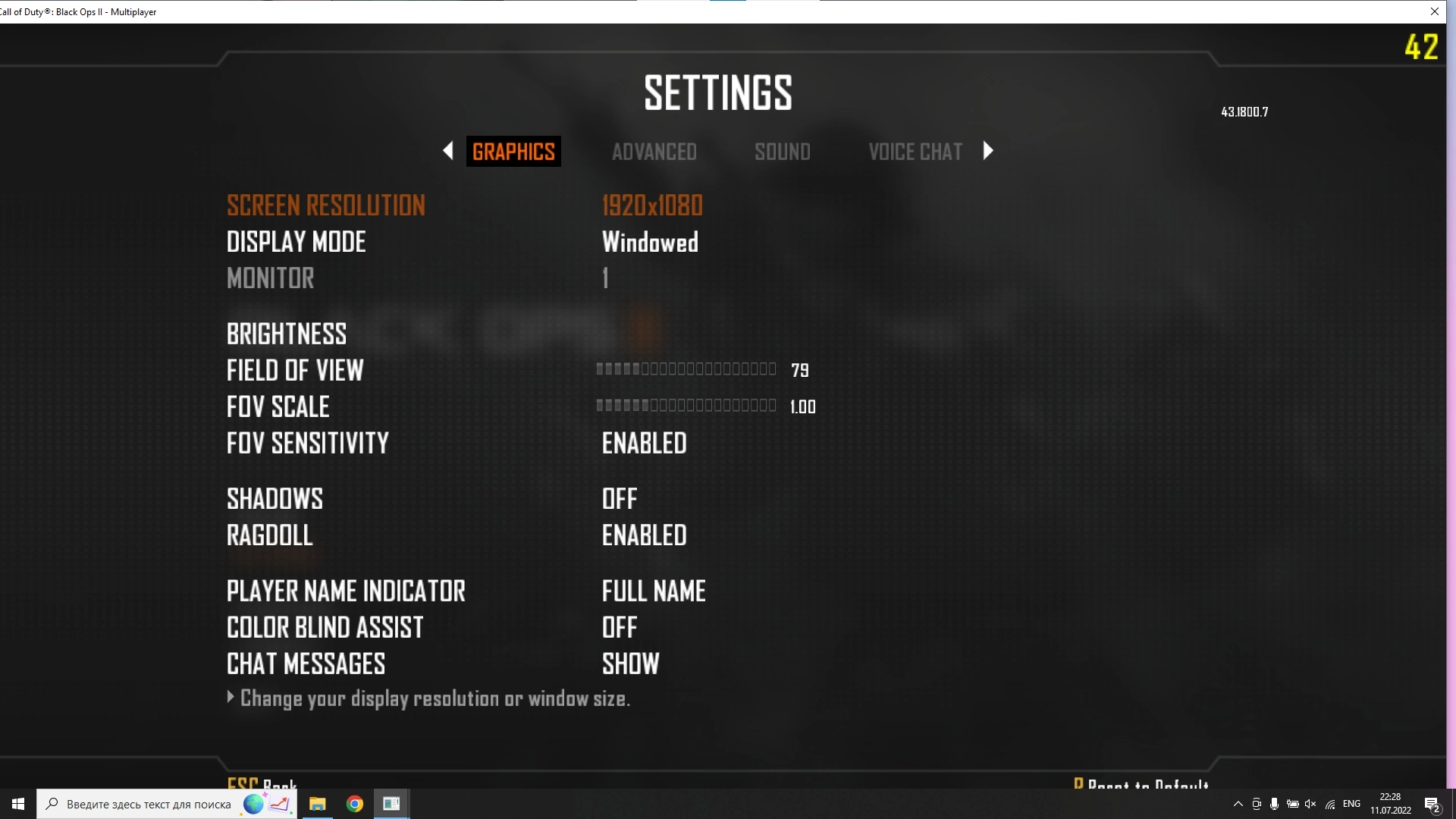Change the Player Name Indicator option
Viewport: 1456px width, 819px height.
point(653,591)
